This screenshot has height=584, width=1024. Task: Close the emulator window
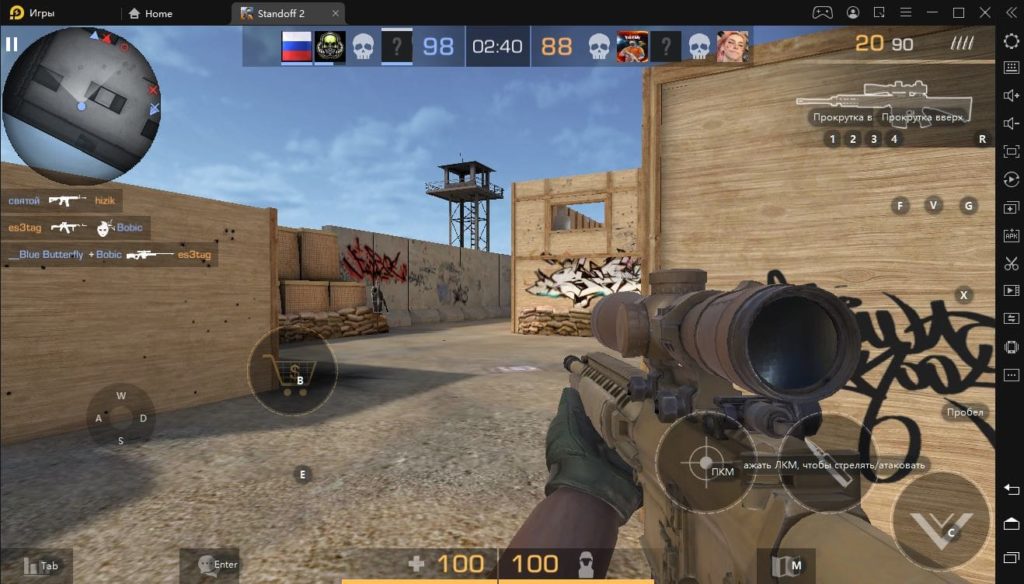[x=985, y=13]
